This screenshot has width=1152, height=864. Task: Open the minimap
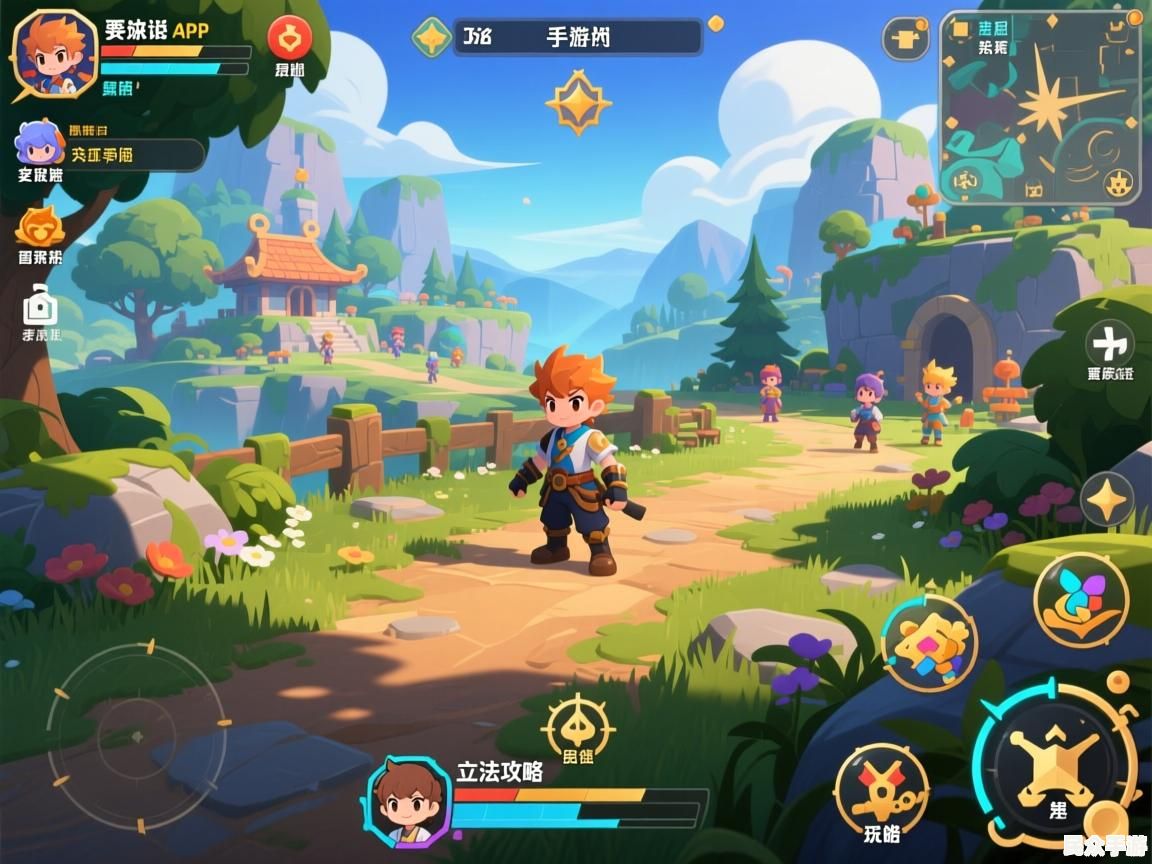click(1041, 106)
